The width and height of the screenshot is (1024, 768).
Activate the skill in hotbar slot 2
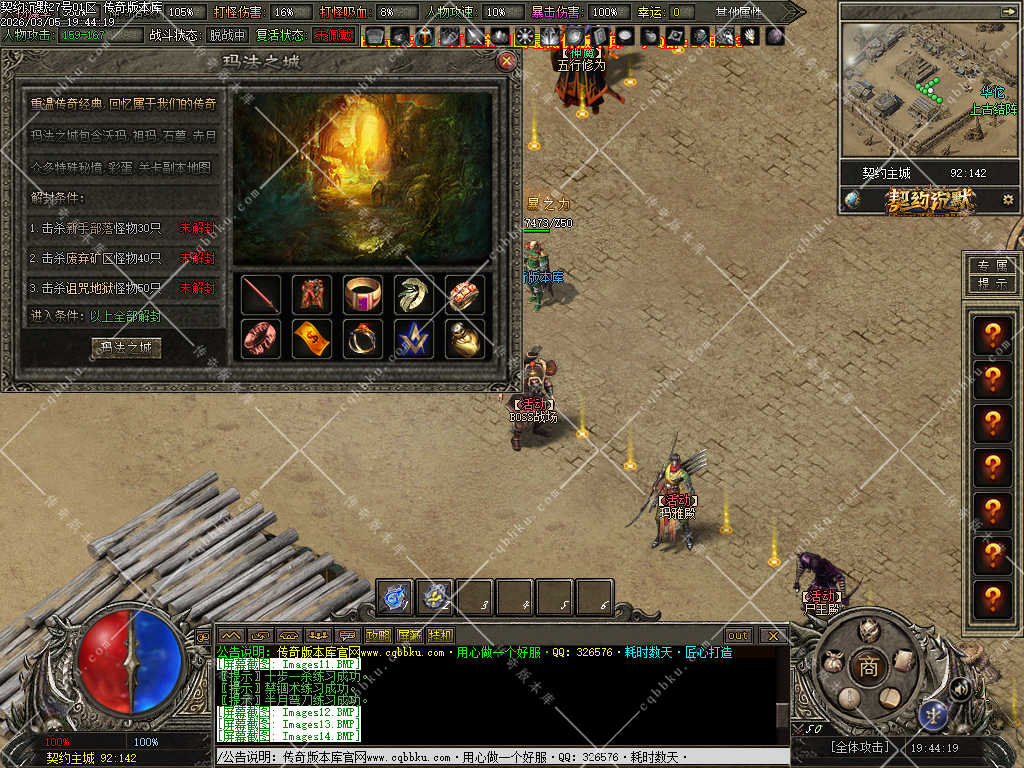pos(435,597)
